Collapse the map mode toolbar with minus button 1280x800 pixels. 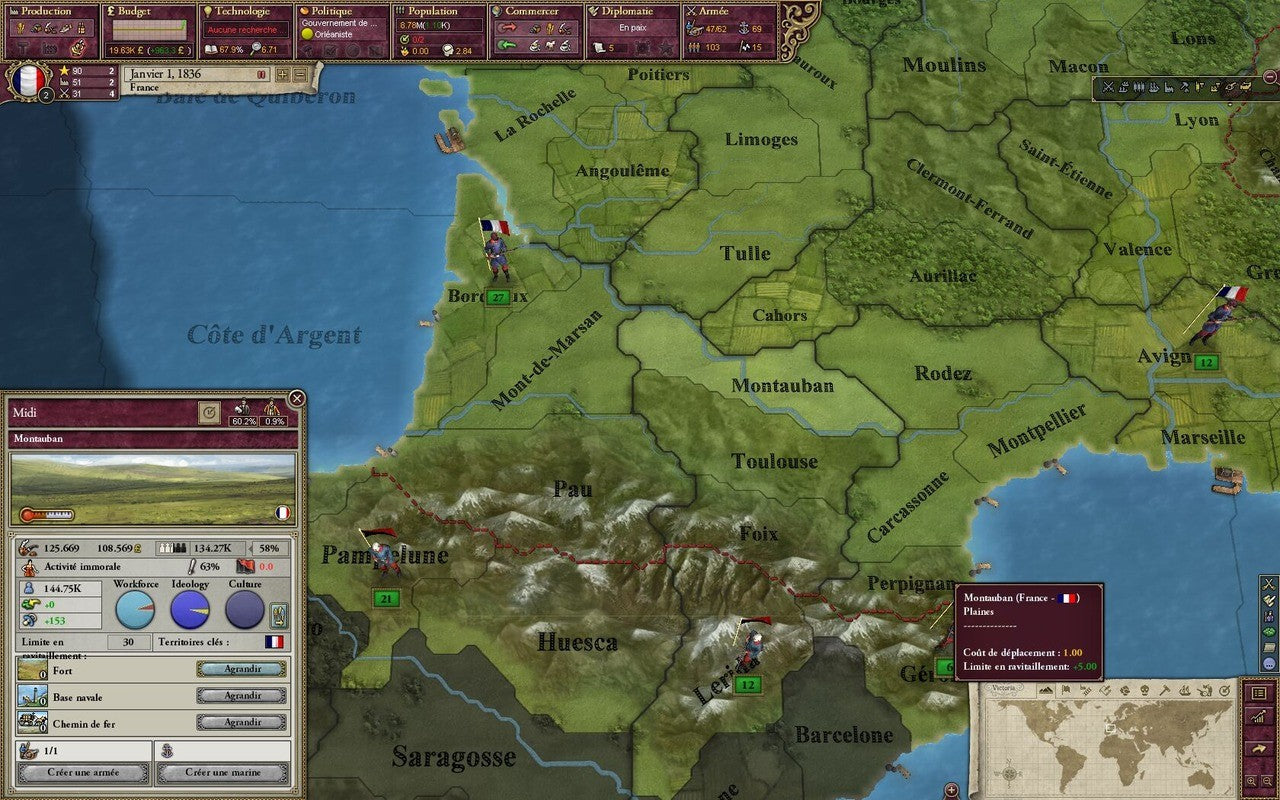pyautogui.click(x=1270, y=76)
